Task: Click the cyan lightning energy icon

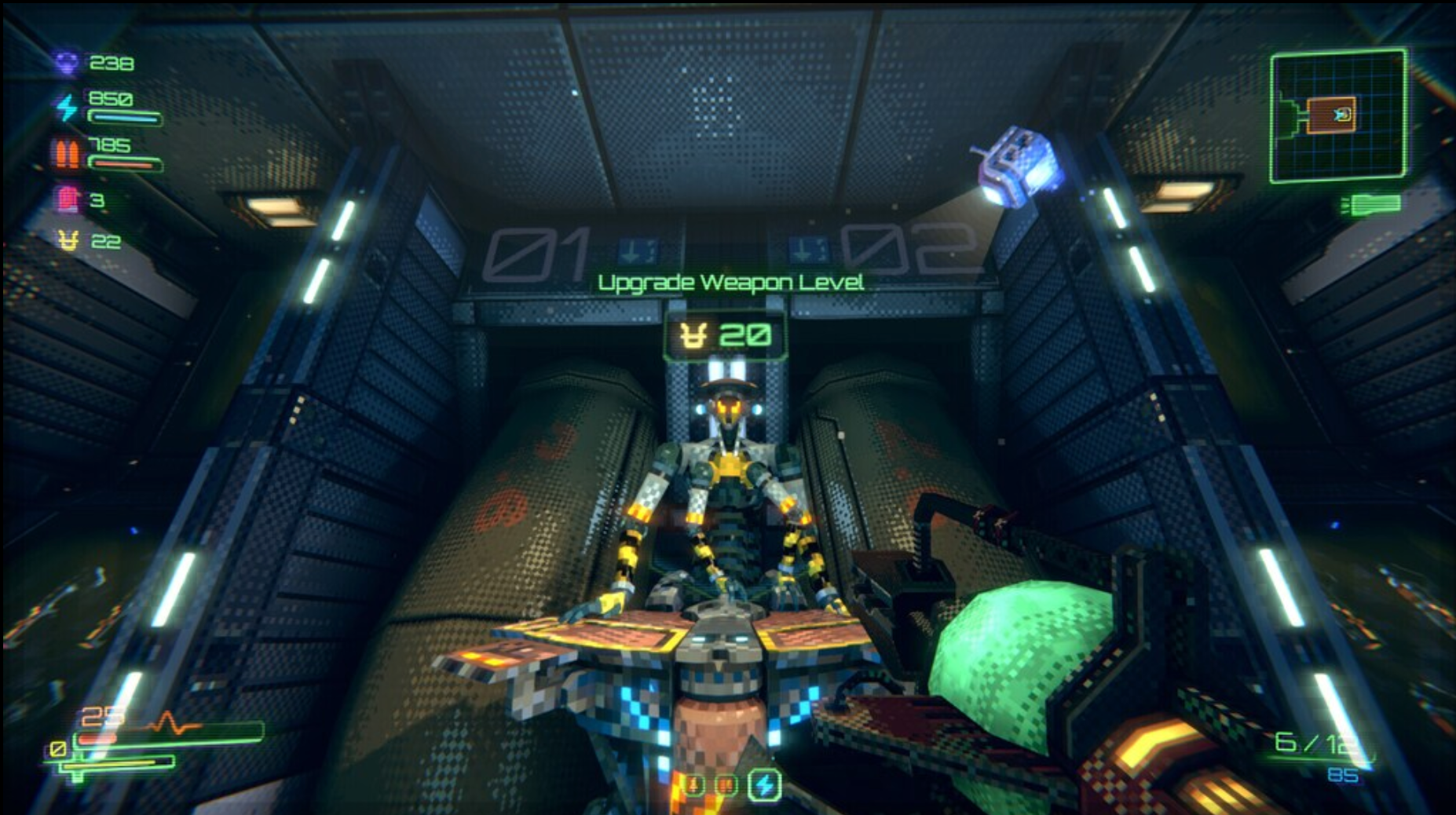Action: pos(67,104)
